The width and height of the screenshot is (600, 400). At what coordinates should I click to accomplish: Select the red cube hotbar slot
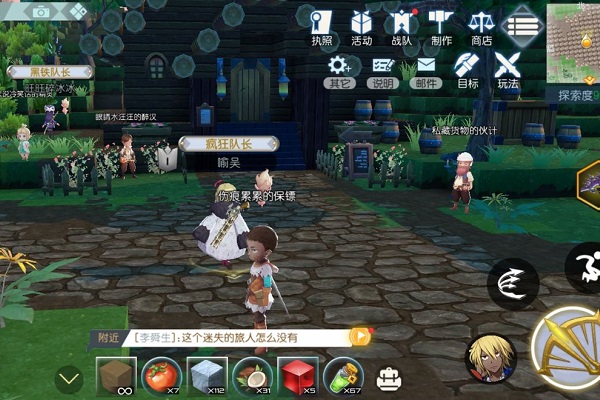click(x=297, y=376)
